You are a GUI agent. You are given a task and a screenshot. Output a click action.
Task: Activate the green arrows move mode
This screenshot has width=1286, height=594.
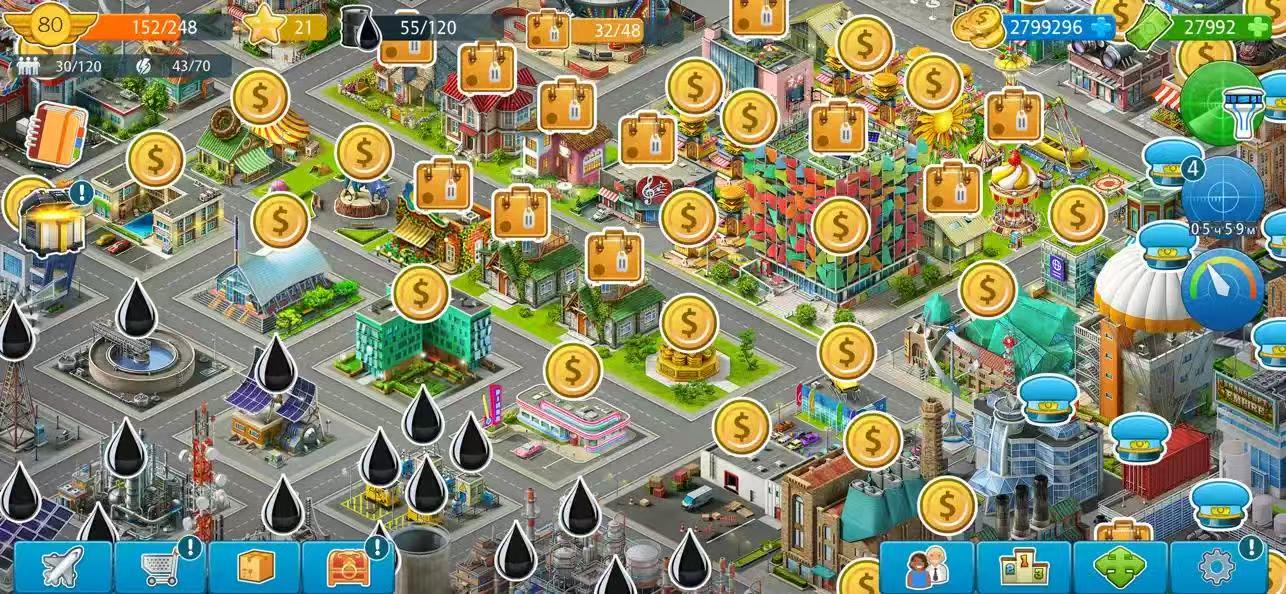pyautogui.click(x=1119, y=568)
